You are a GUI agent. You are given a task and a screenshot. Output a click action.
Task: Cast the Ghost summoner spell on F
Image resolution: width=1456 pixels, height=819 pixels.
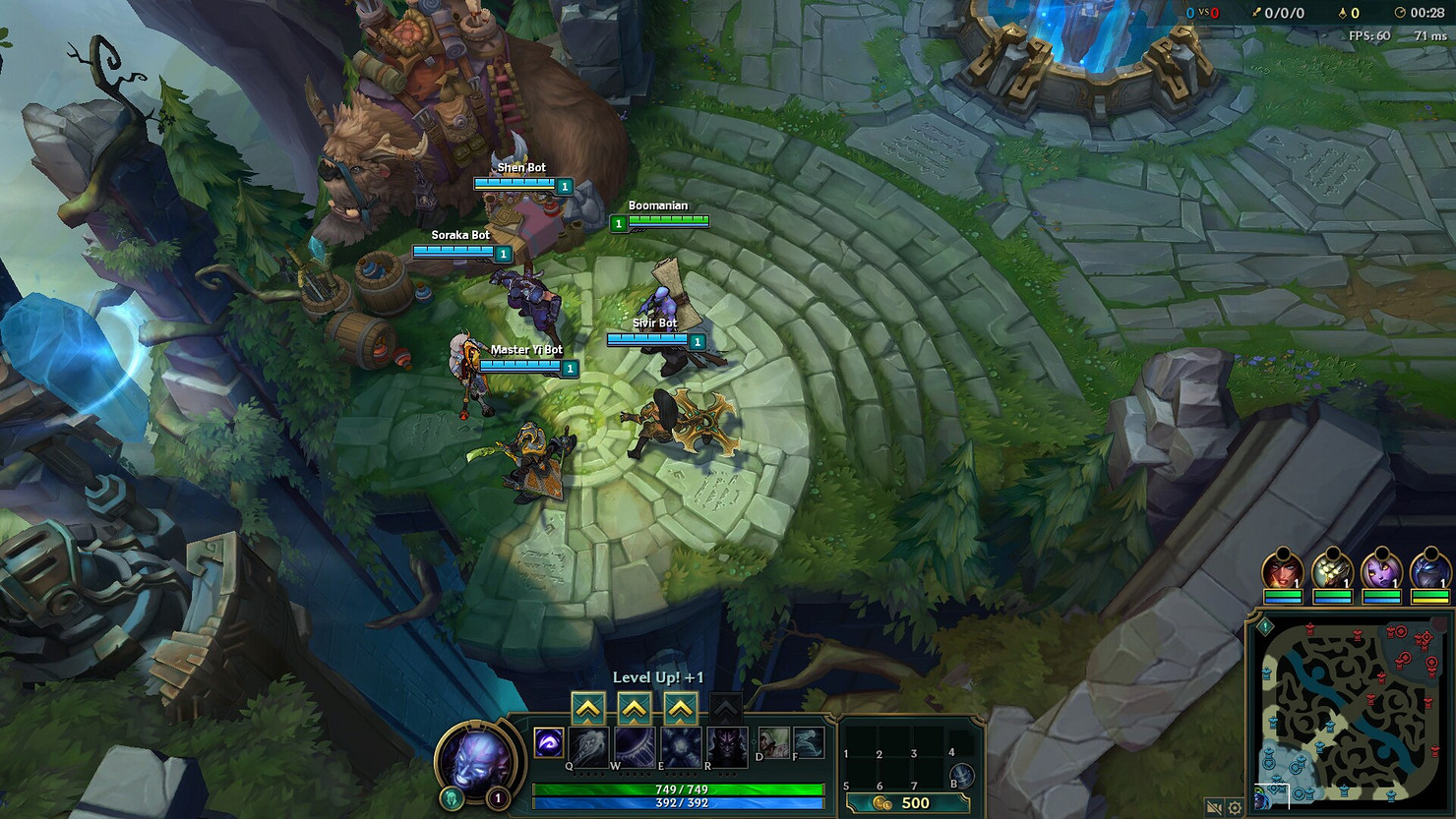point(808,742)
